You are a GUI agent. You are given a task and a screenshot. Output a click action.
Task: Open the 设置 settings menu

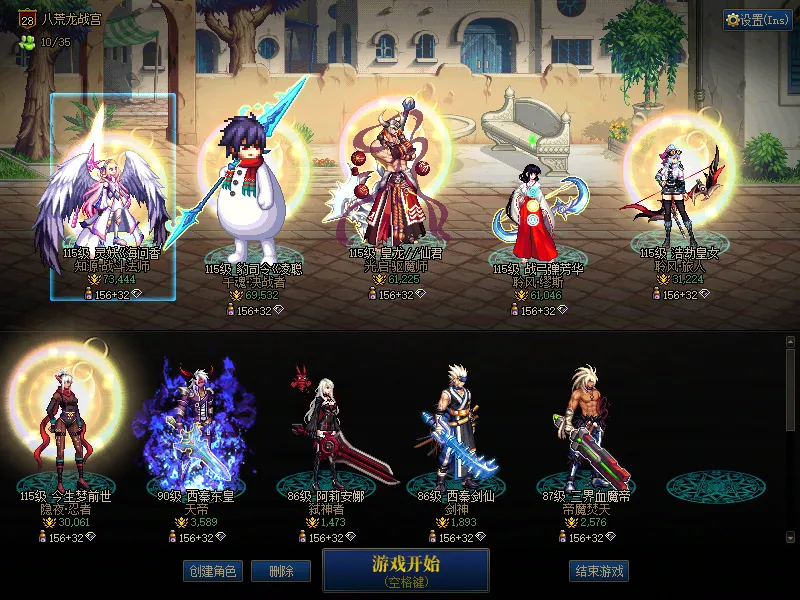coord(757,19)
